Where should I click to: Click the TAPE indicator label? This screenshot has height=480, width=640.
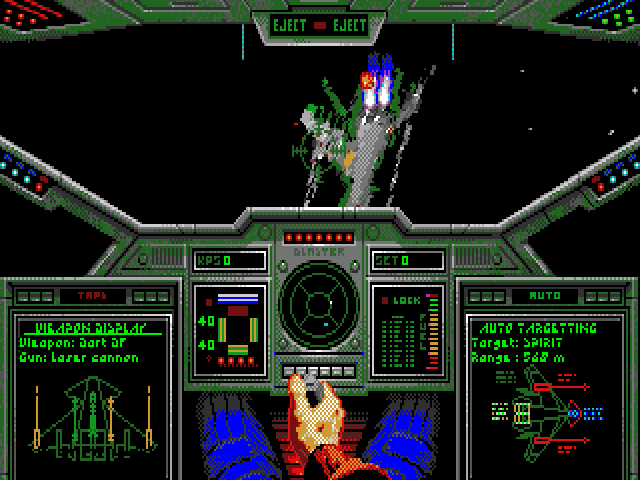[x=92, y=296]
